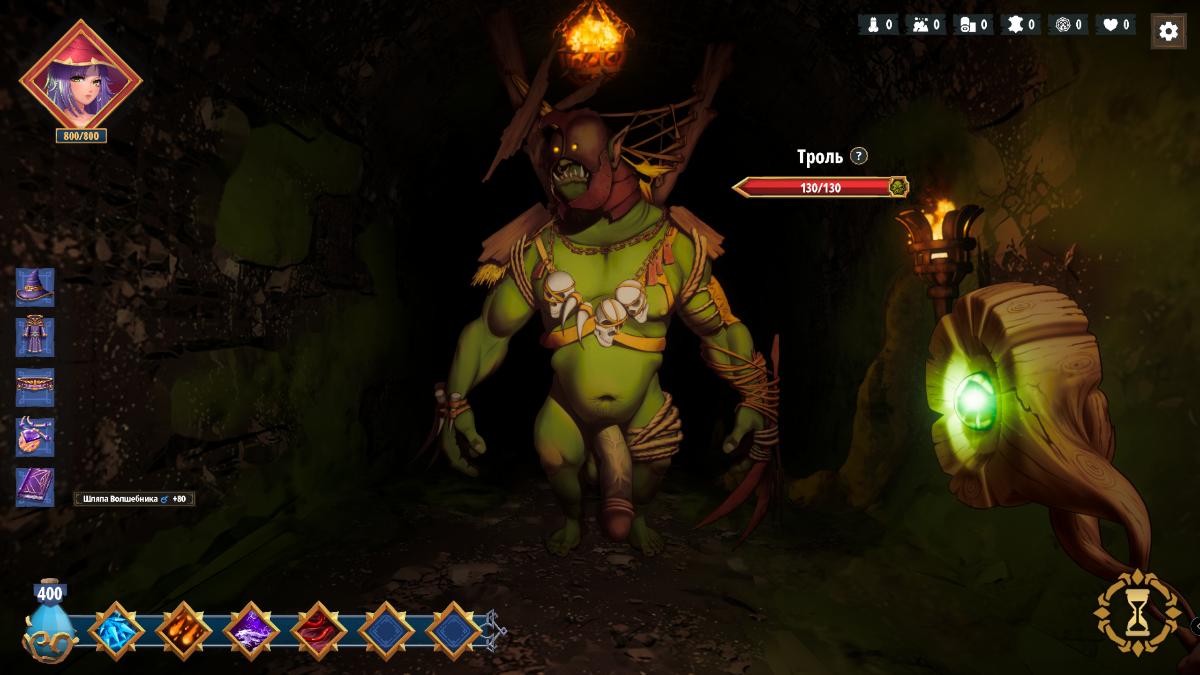The image size is (1200, 675).
Task: Click the ornate belt equipment slot
Action: coord(35,387)
